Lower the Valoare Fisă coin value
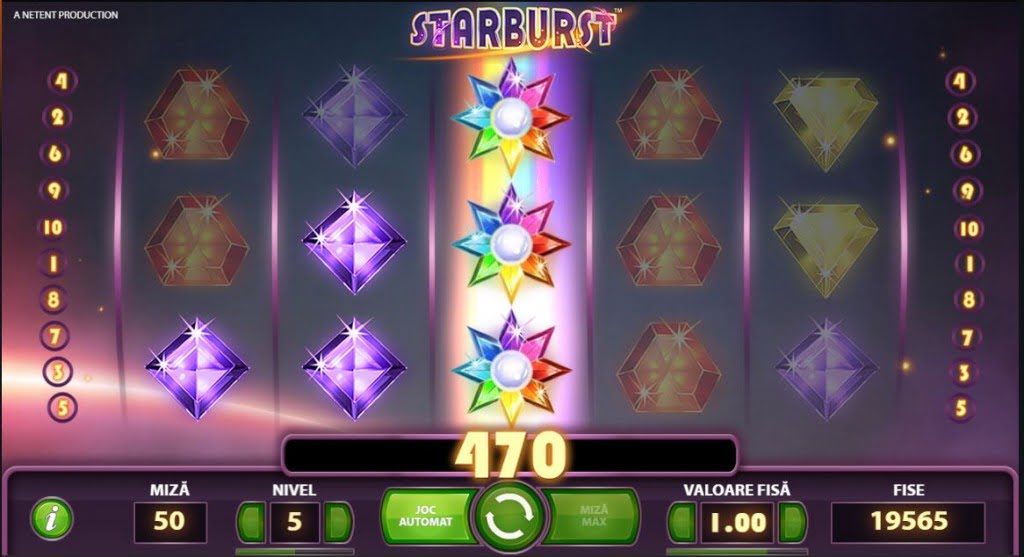This screenshot has height=557, width=1024. (682, 522)
